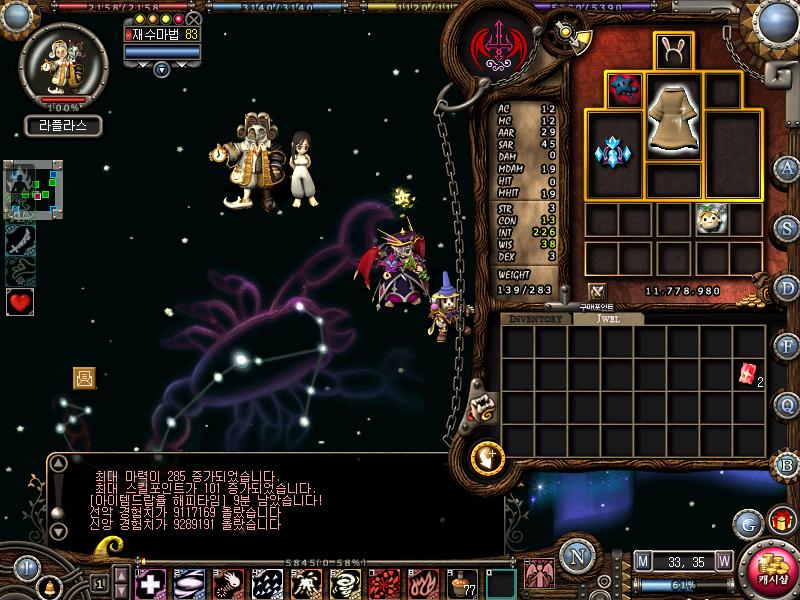Viewport: 800px width, 600px height.
Task: Close the buff timer panel
Action: click(x=193, y=19)
